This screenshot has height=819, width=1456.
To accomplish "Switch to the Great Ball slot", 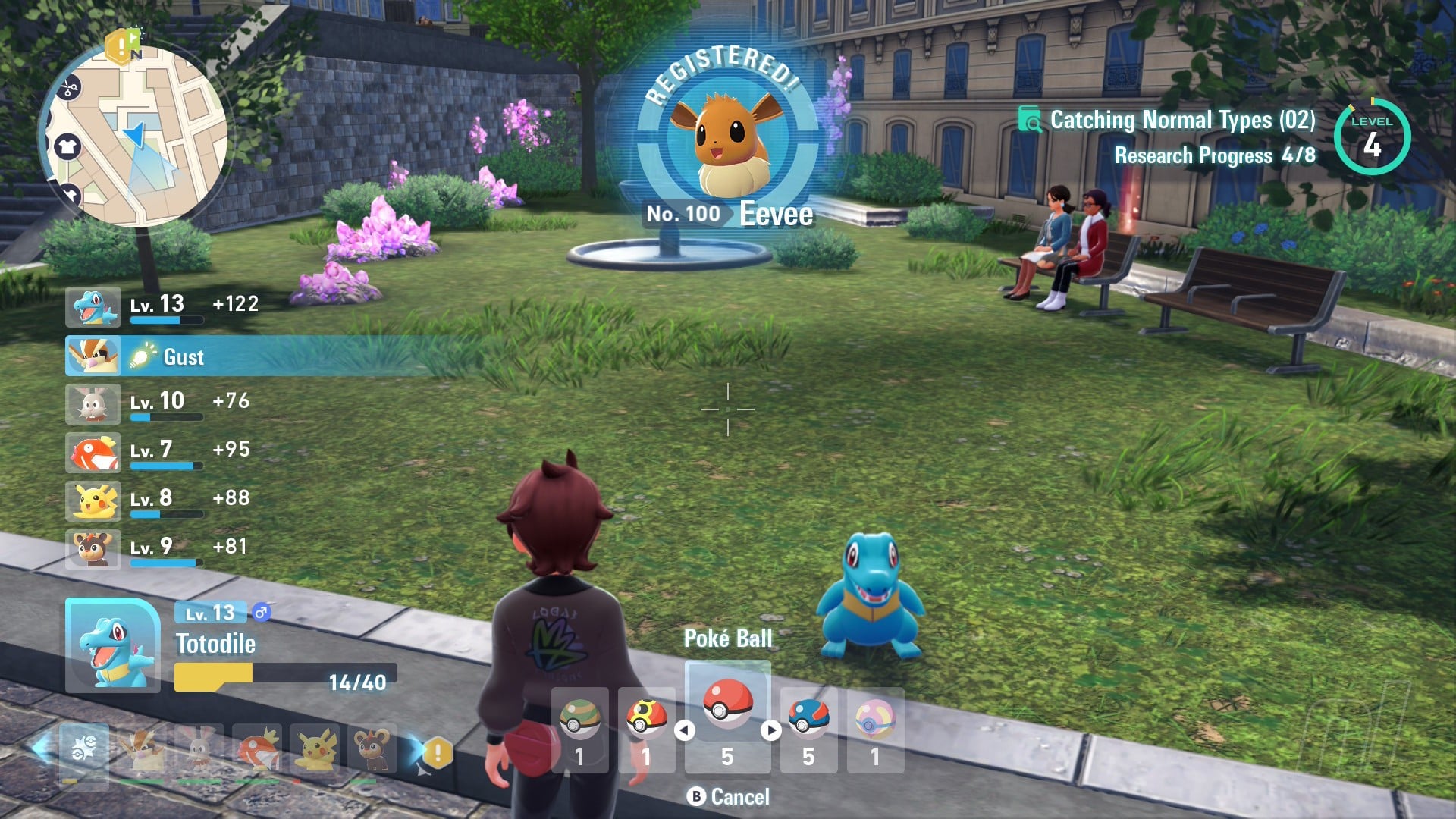I will (808, 730).
